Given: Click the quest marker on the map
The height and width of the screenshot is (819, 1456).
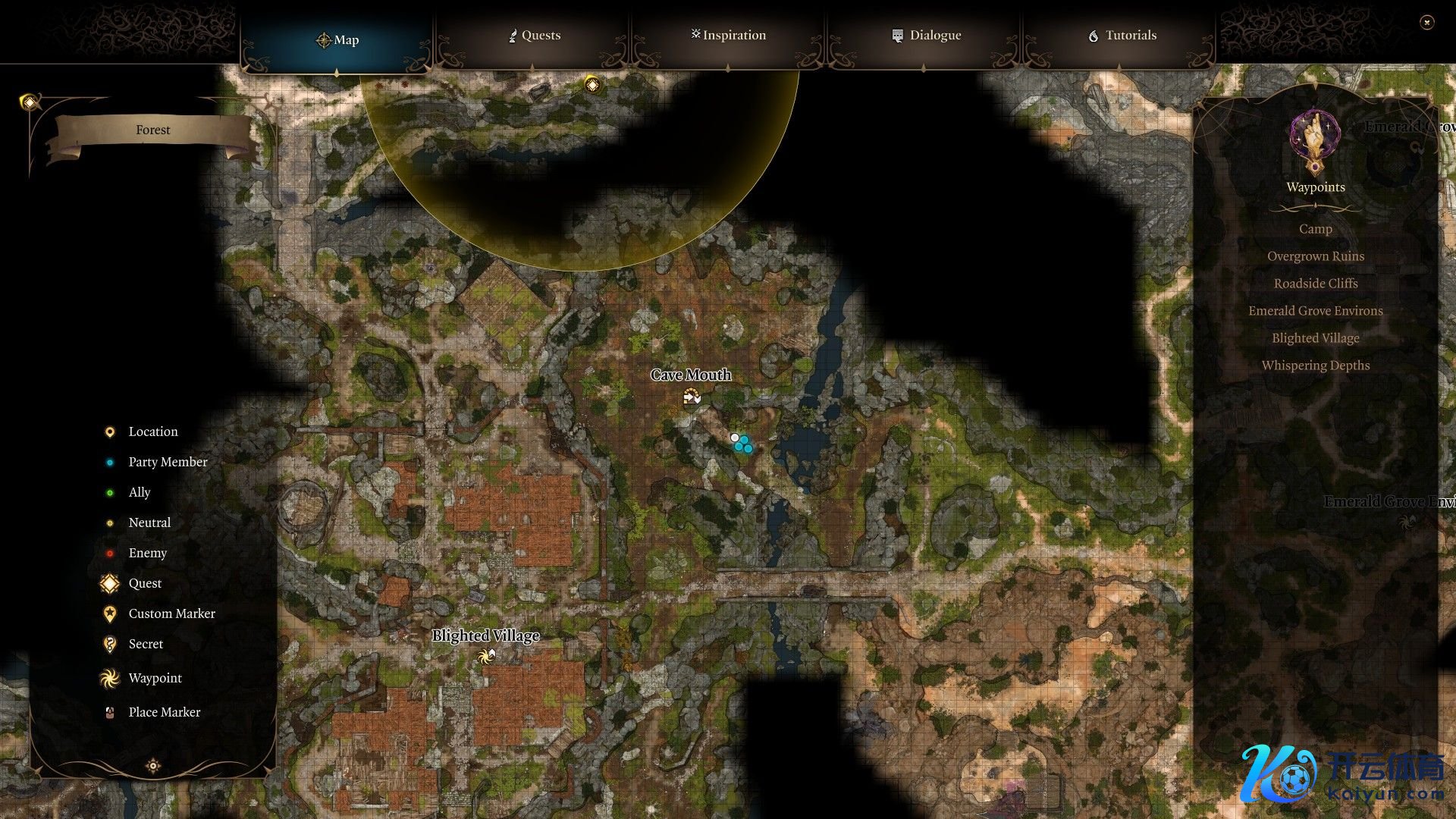Looking at the screenshot, I should [x=592, y=85].
